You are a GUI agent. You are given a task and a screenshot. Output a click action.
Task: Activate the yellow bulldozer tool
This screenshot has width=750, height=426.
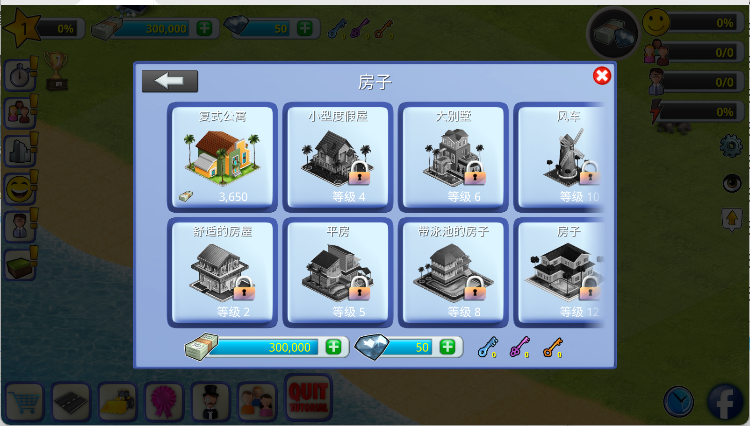point(118,402)
